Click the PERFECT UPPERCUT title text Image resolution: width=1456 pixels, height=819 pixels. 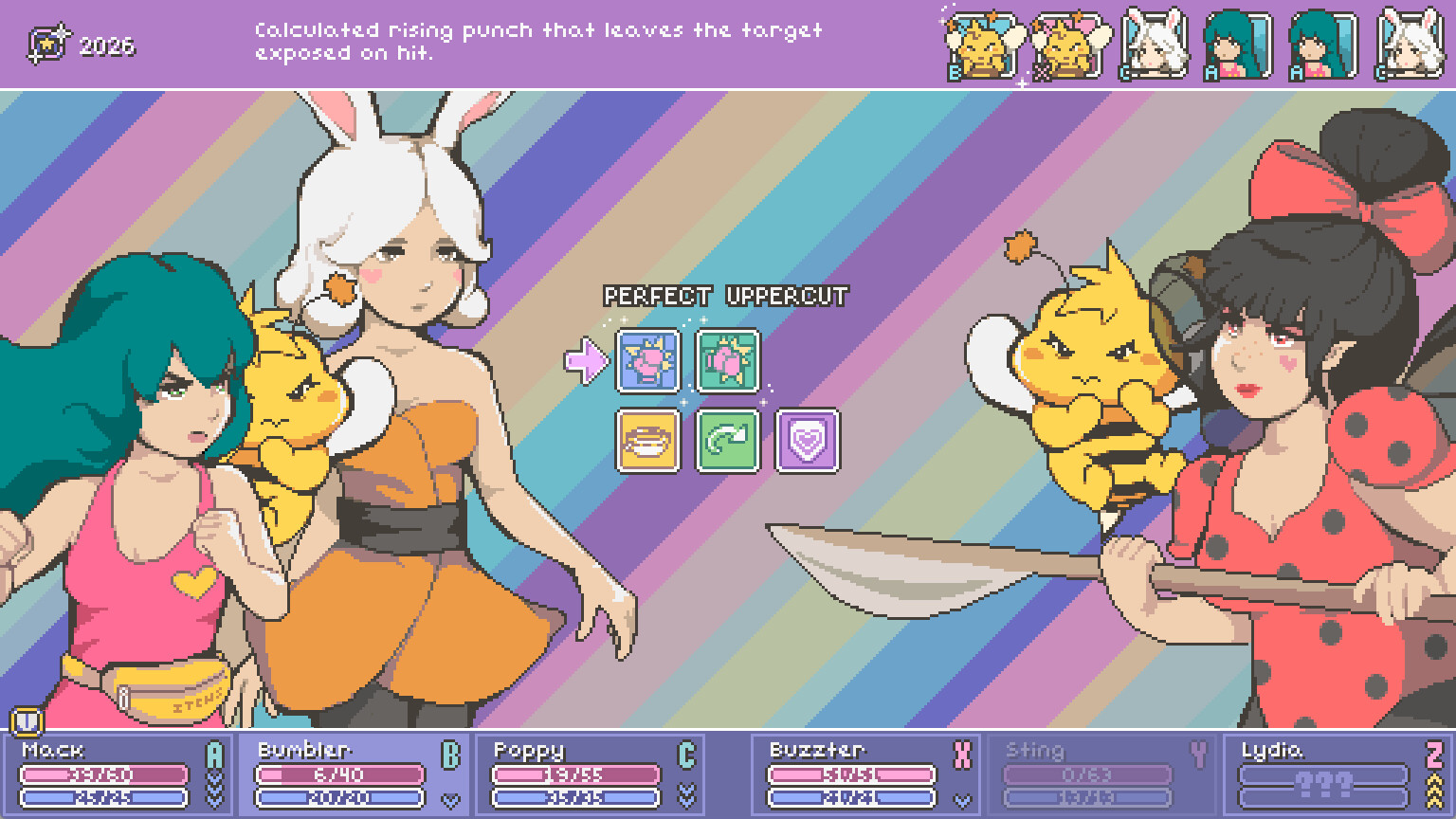point(723,295)
